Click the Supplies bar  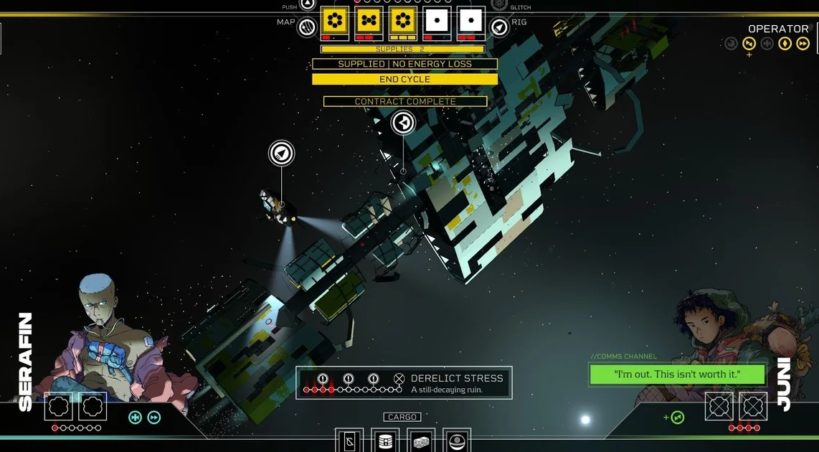click(x=402, y=48)
